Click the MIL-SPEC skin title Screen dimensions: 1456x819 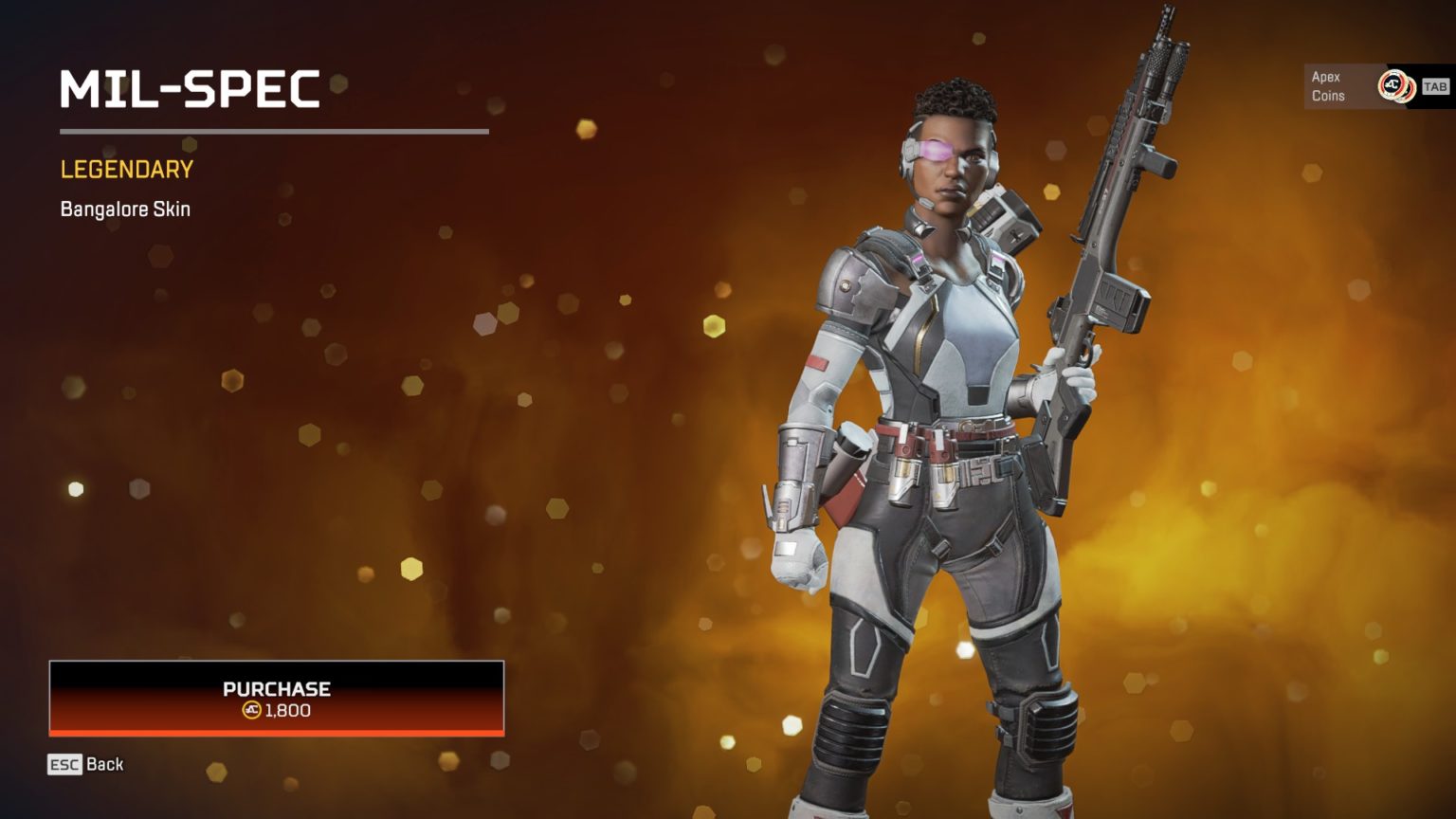(x=190, y=90)
